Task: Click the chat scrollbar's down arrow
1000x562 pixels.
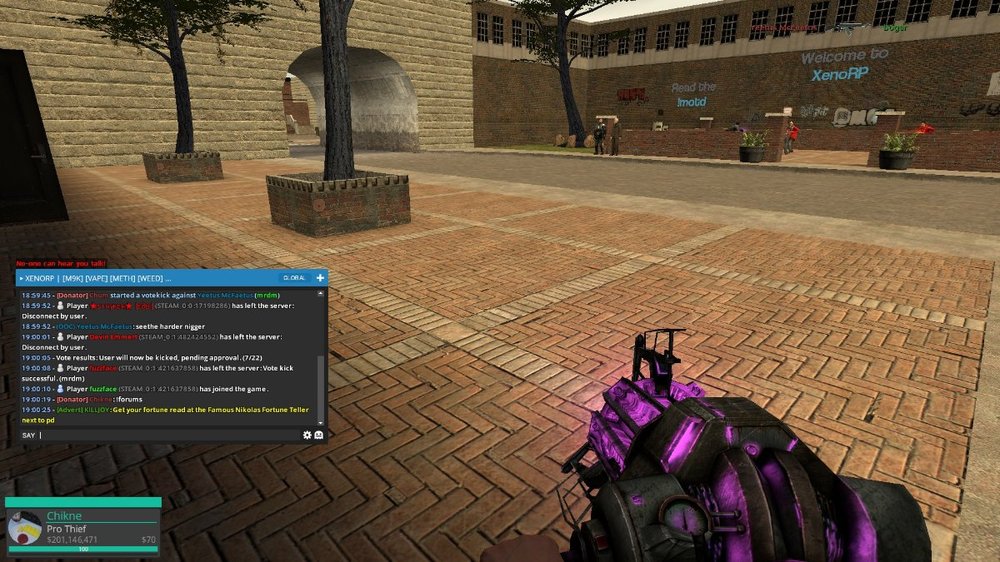Action: [321, 422]
